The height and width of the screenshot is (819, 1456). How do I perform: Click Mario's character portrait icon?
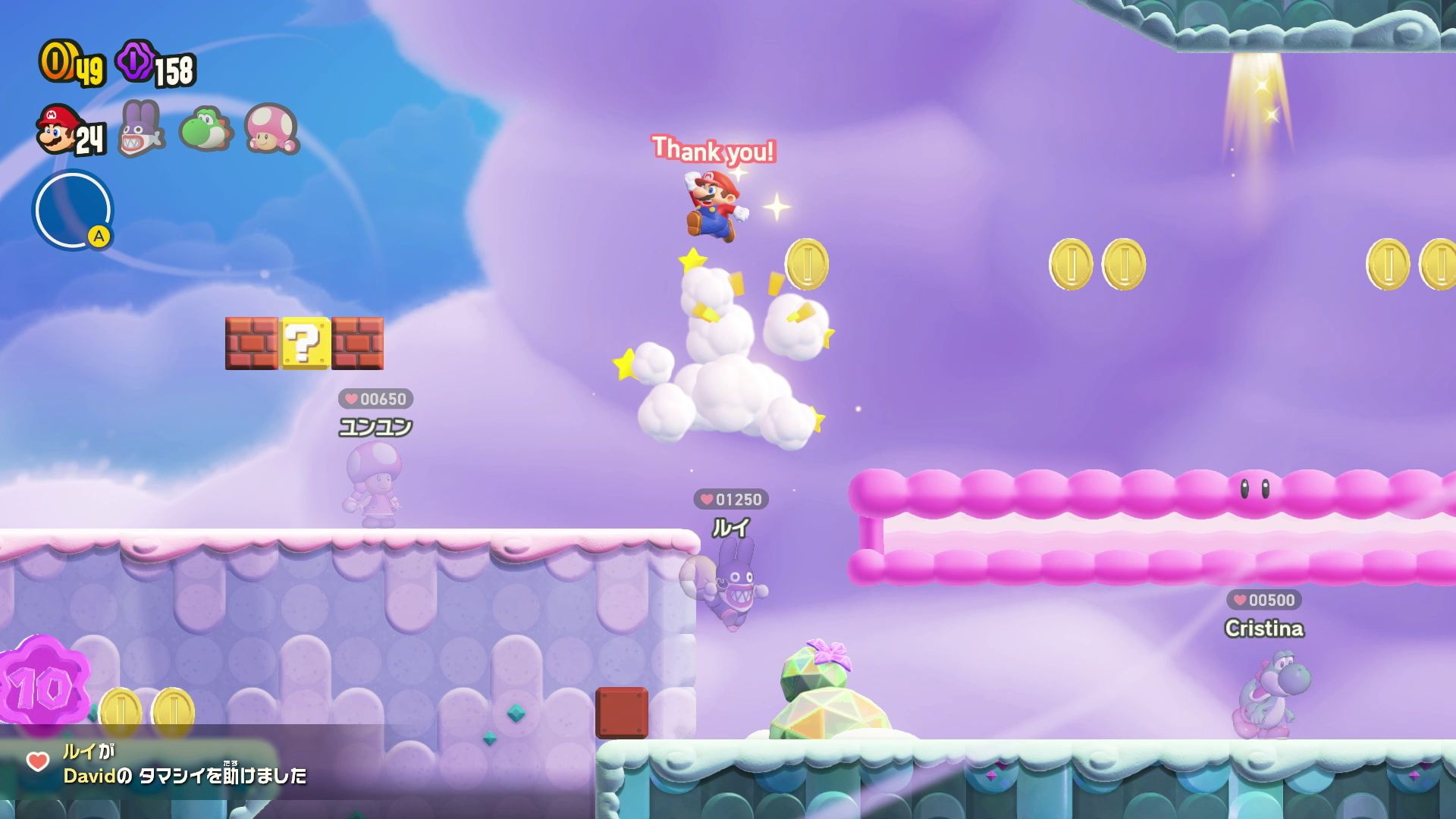(58, 130)
